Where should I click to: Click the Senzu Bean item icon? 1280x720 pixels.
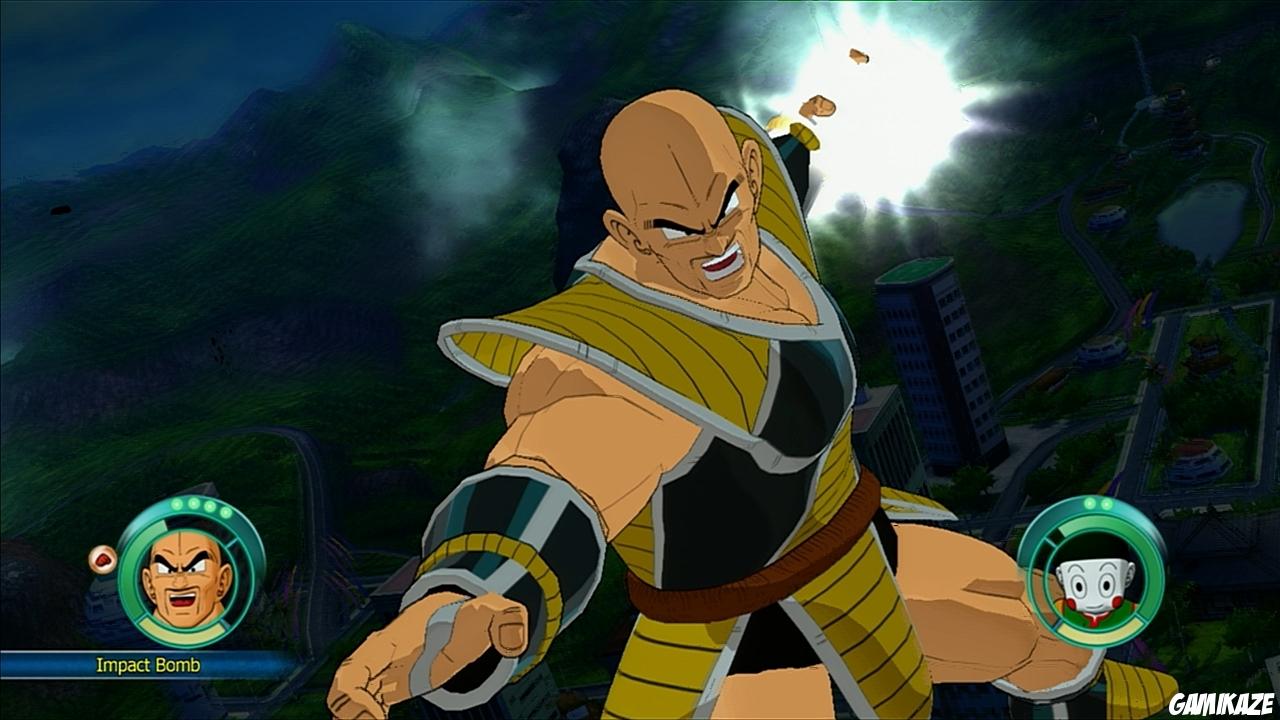click(103, 559)
